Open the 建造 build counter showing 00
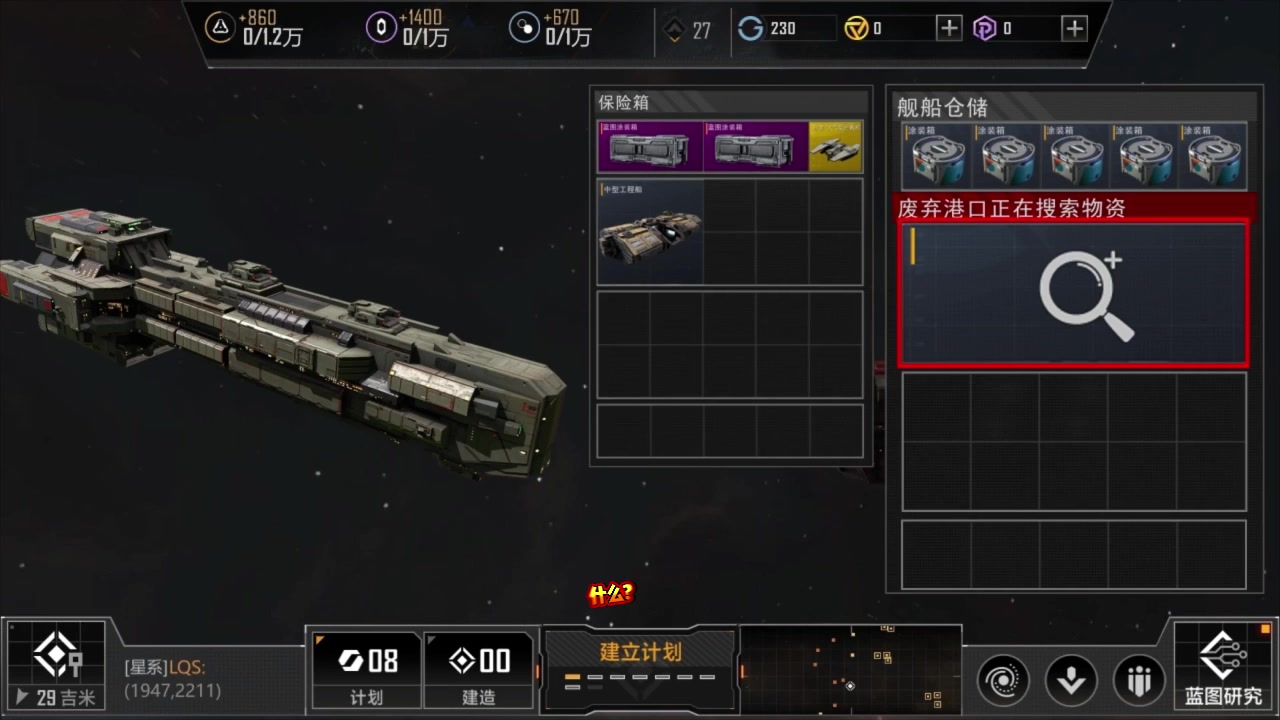Screen dimensions: 1280x720 click(x=479, y=668)
